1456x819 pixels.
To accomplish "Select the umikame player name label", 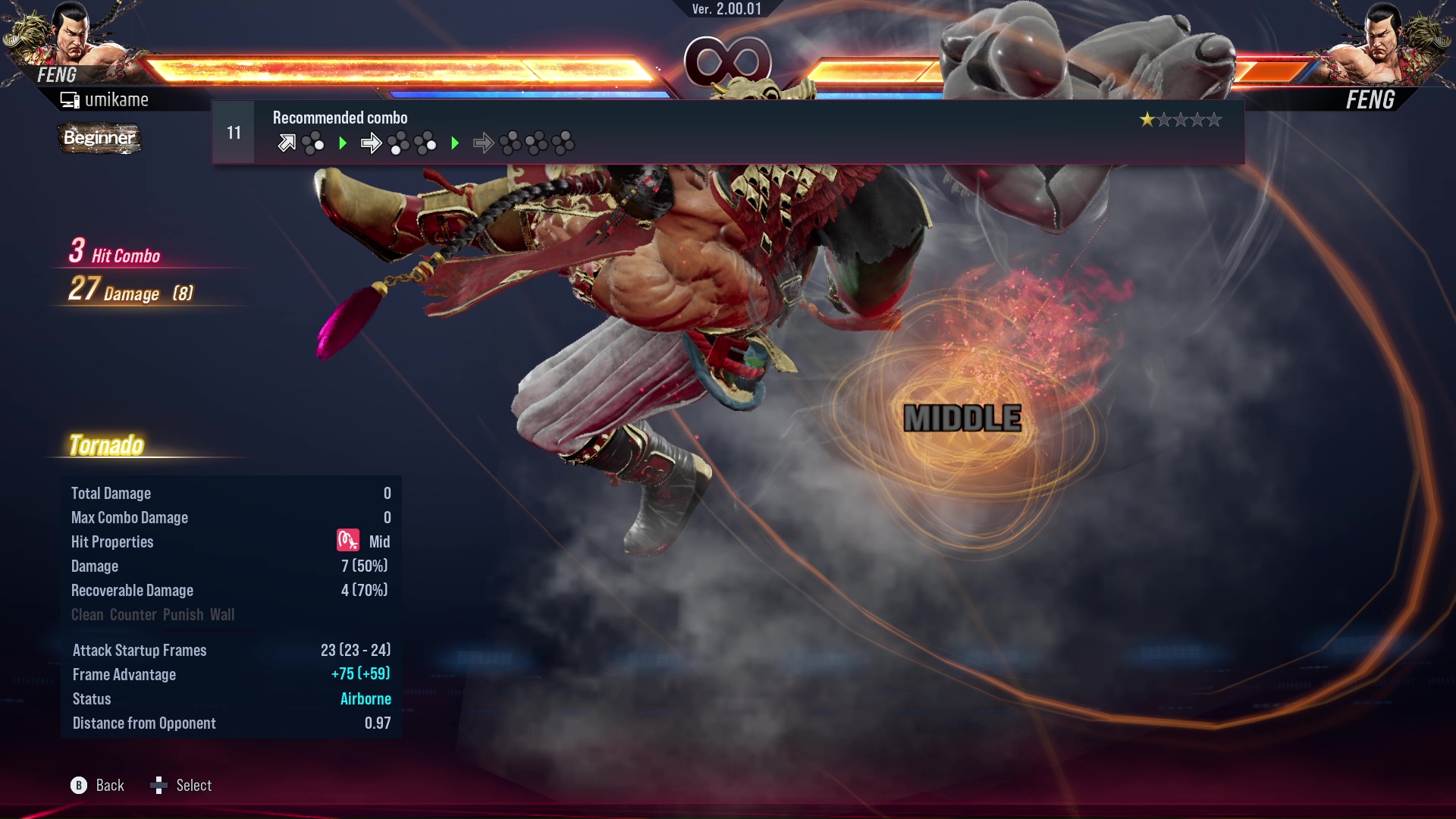I will pyautogui.click(x=117, y=99).
